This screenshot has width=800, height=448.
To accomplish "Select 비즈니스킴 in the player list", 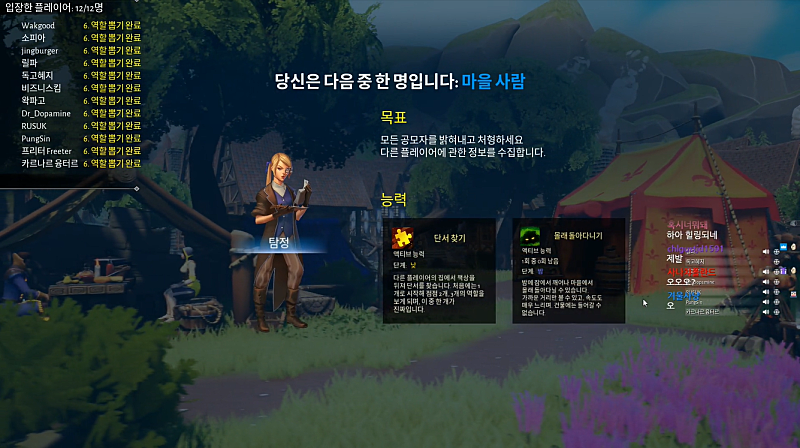I will pos(41,88).
